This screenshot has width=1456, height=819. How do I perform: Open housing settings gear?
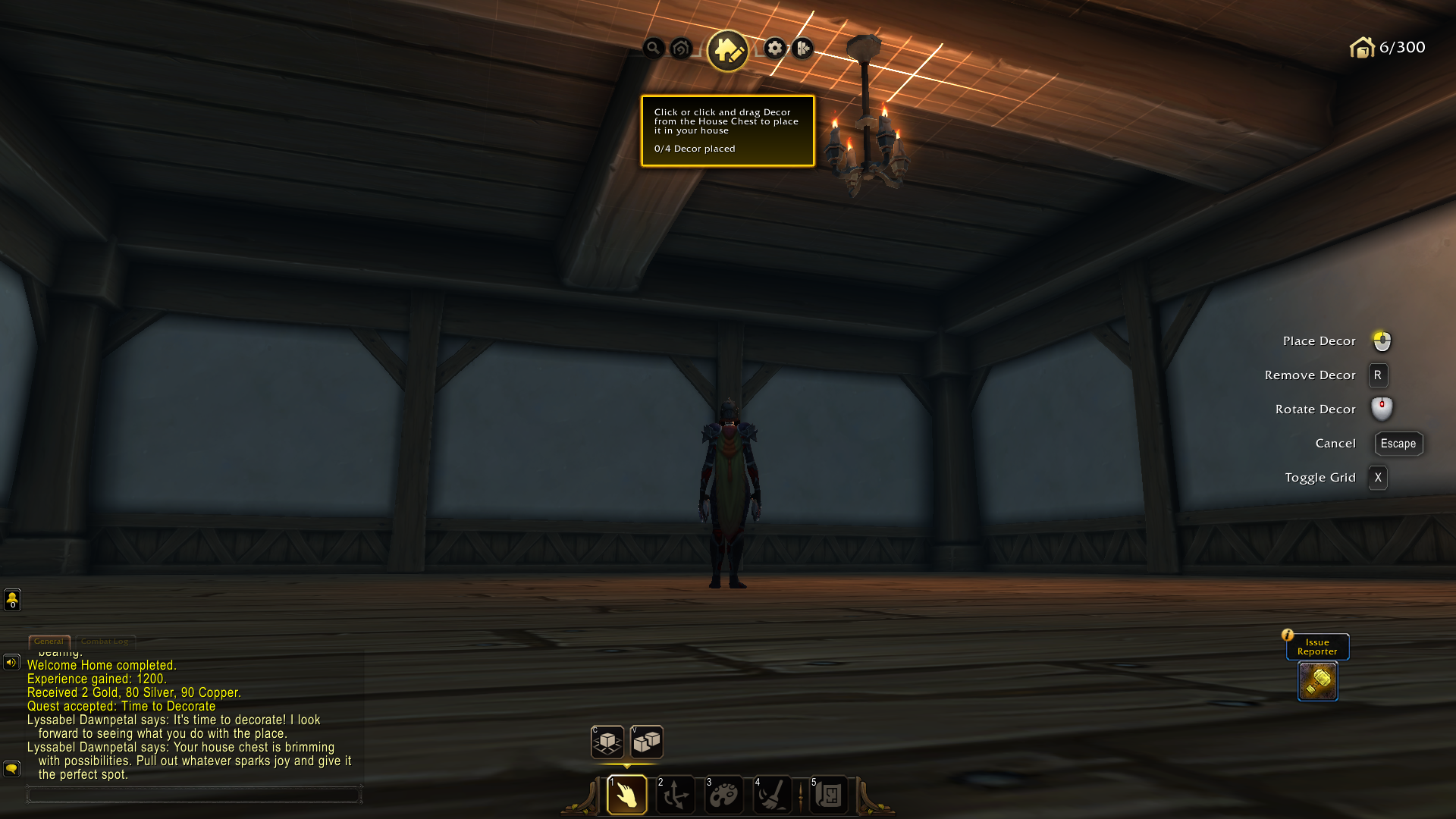tap(774, 49)
